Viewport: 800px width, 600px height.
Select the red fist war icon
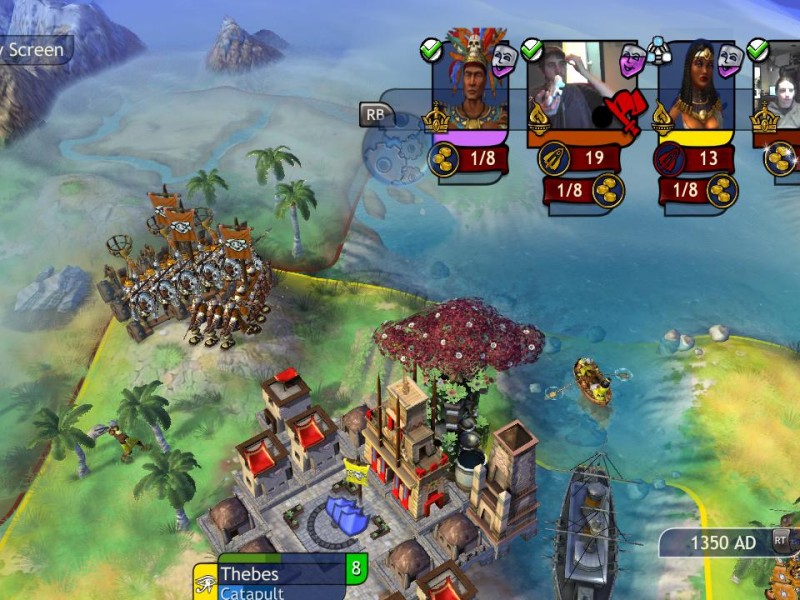624,110
